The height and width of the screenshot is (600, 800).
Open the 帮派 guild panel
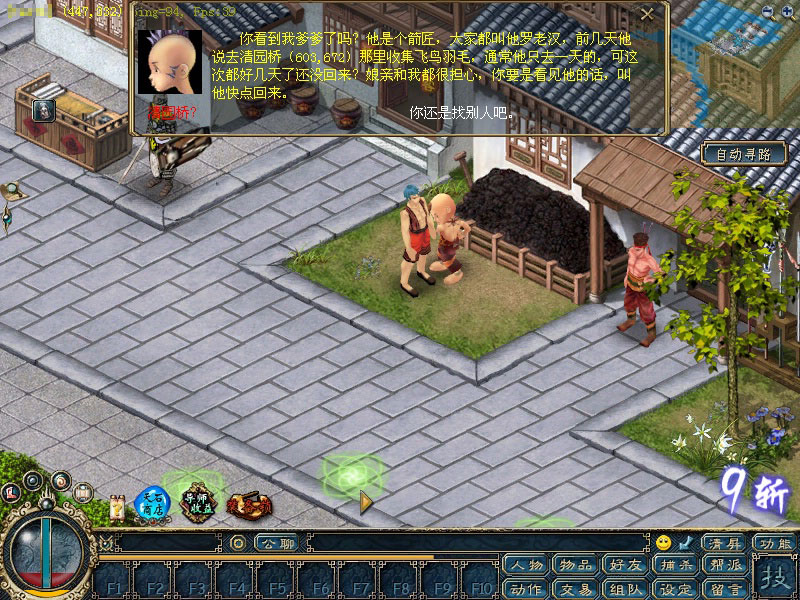(724, 566)
